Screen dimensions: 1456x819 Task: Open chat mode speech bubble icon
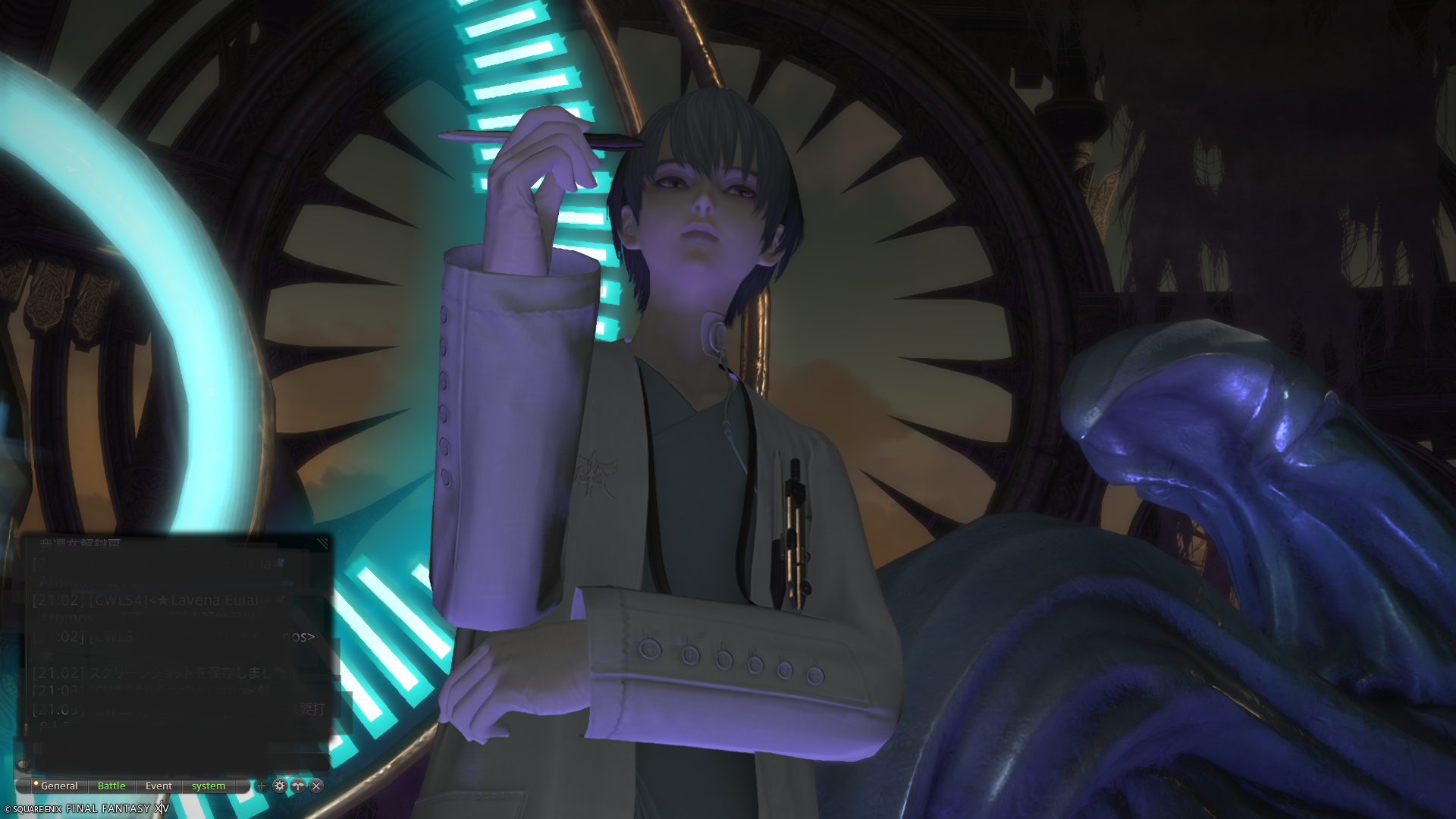coord(23,764)
